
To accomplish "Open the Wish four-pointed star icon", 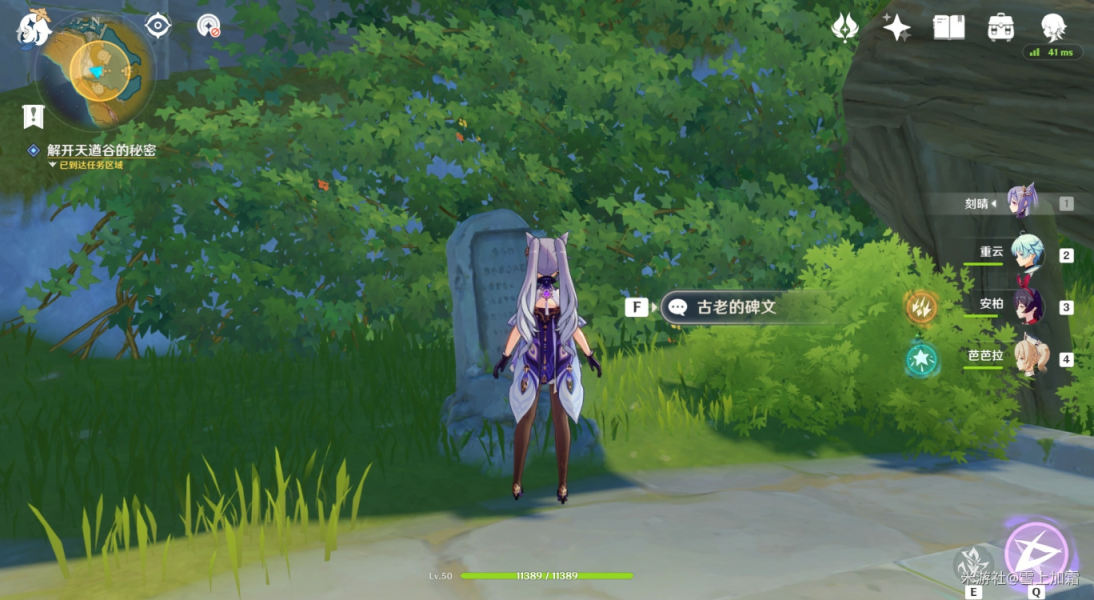I will pyautogui.click(x=896, y=27).
